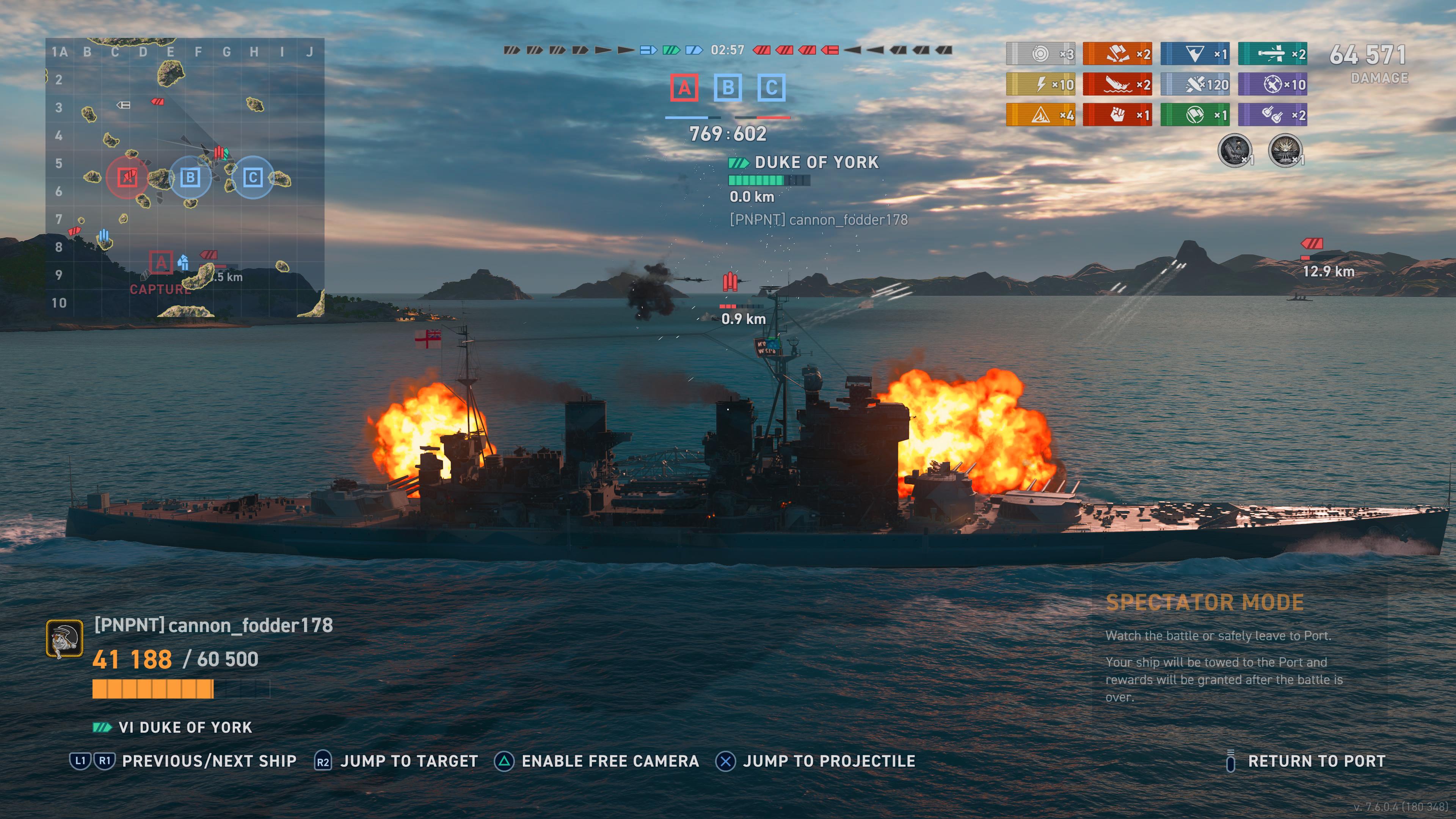The image size is (1456, 819).
Task: Select the purple twin gun turrets ribbon
Action: (1272, 115)
